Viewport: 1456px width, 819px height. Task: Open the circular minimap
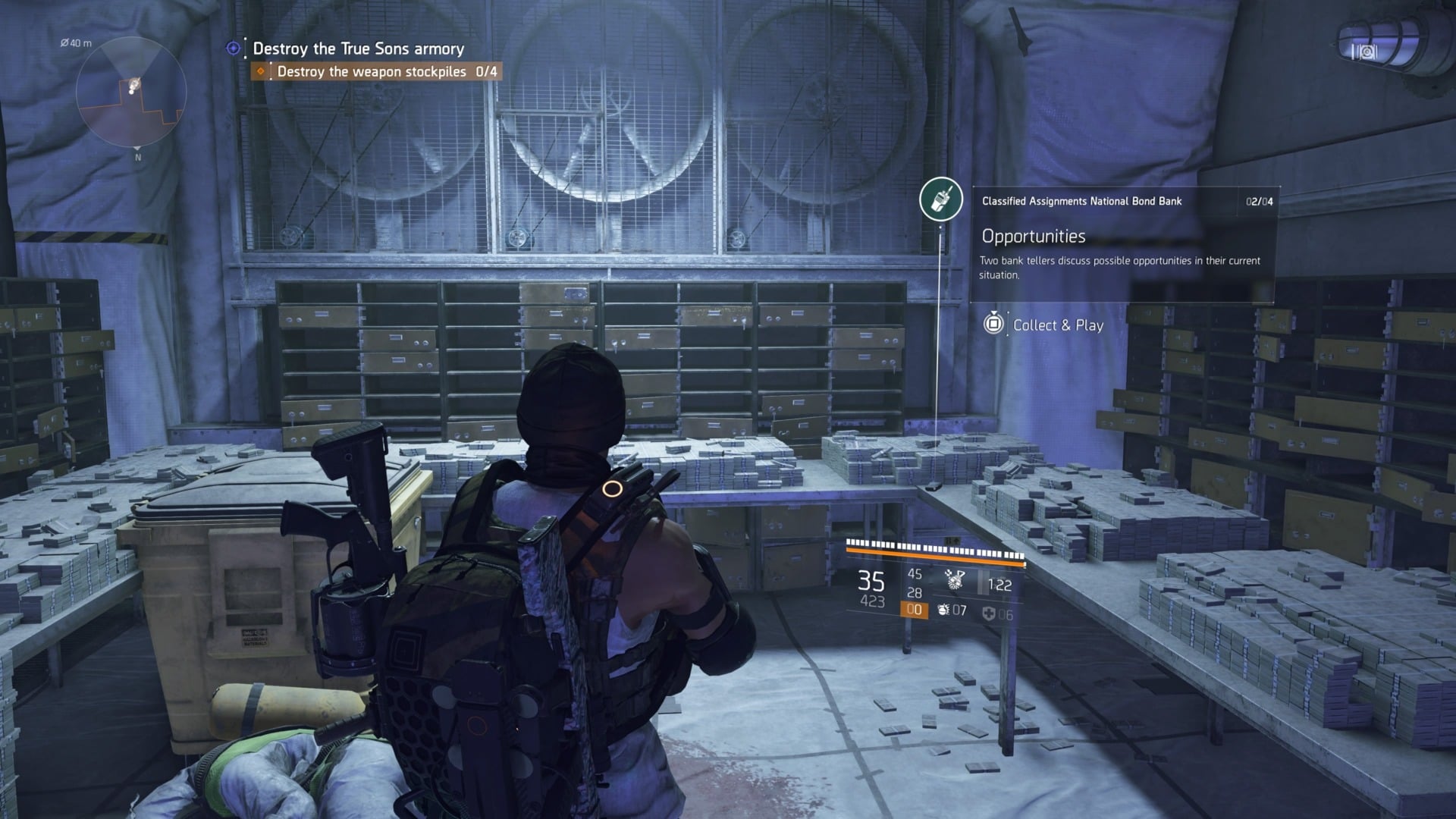click(131, 93)
